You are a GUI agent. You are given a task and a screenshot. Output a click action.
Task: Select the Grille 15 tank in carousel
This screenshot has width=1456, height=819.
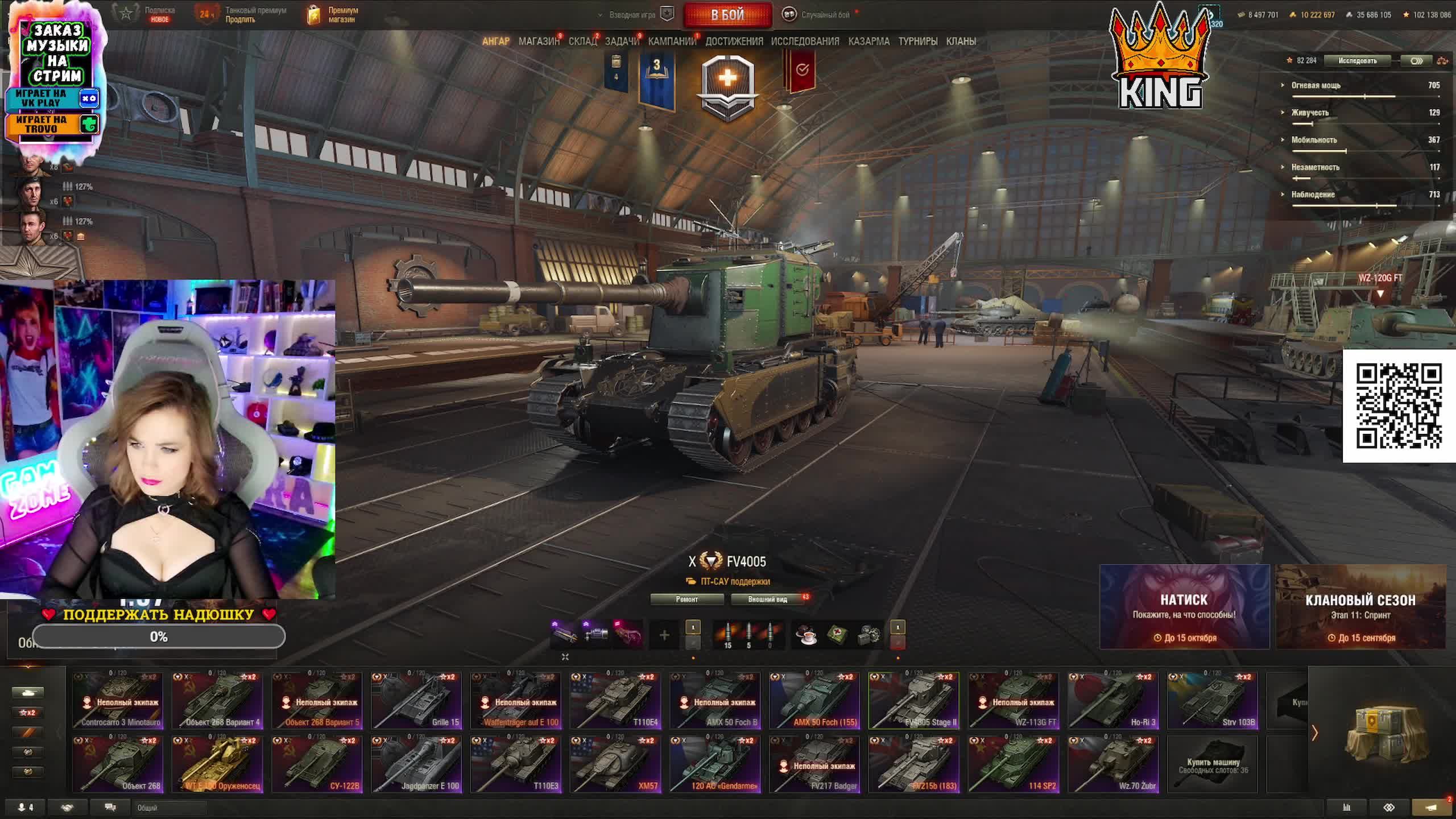[x=416, y=701]
